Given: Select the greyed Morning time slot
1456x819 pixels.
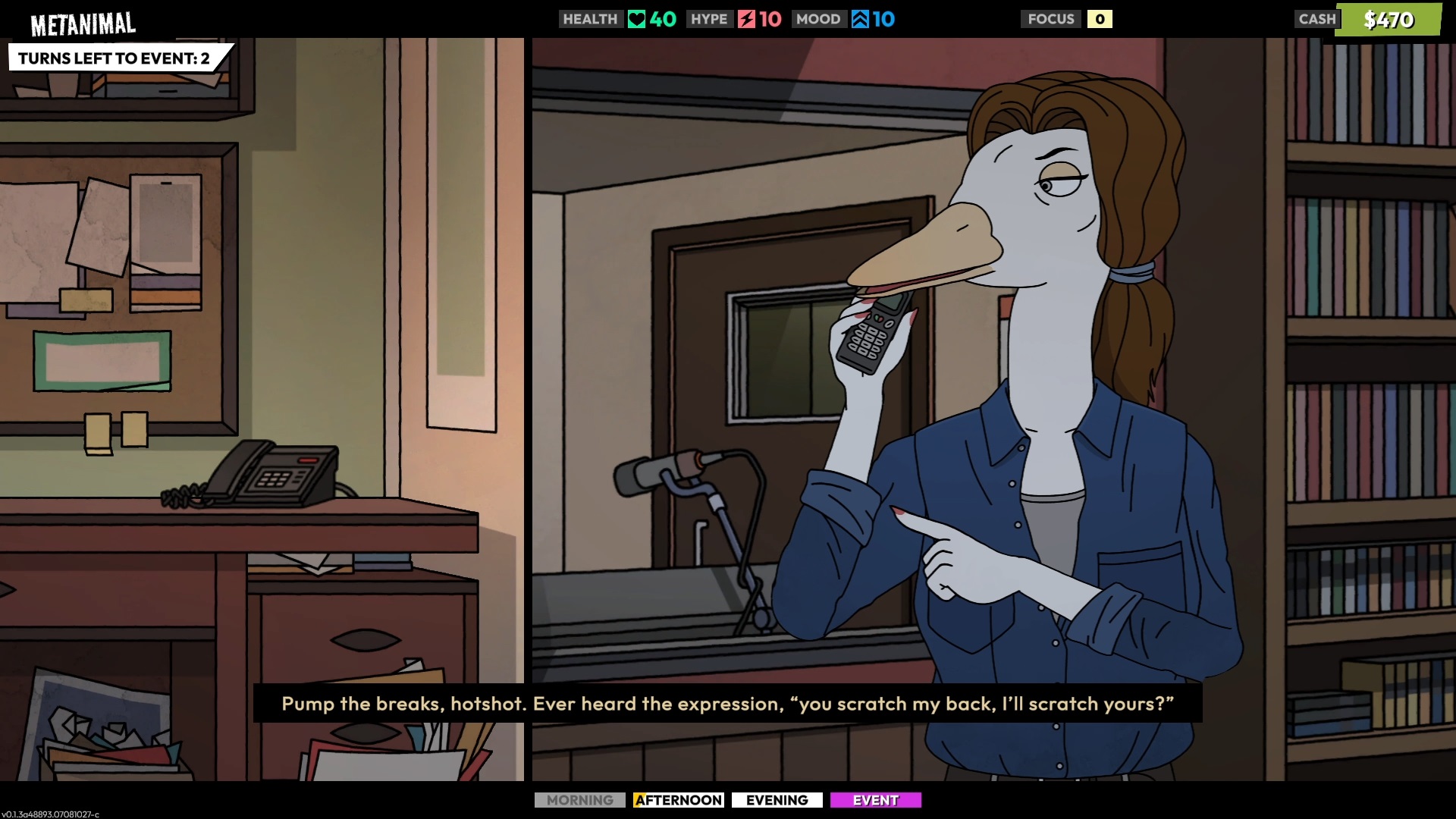Looking at the screenshot, I should coord(579,800).
